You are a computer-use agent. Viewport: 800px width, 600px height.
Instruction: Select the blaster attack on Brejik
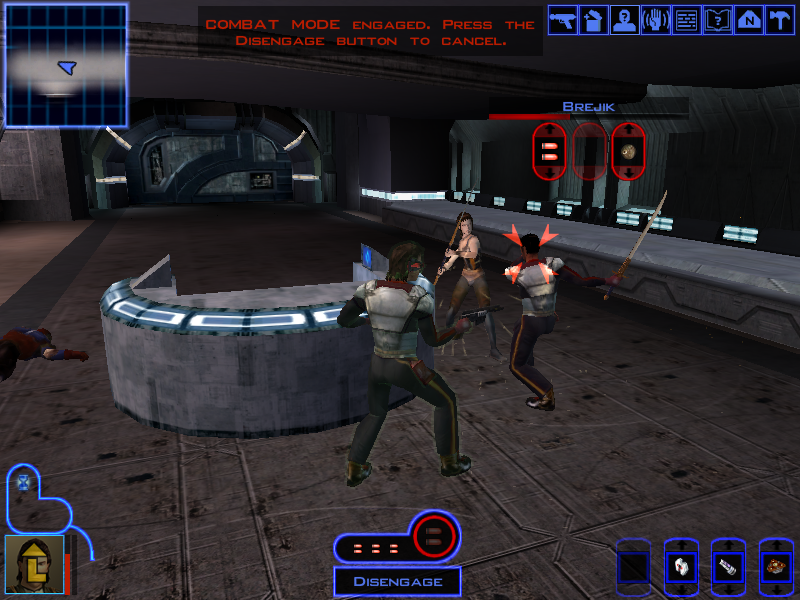[x=549, y=151]
